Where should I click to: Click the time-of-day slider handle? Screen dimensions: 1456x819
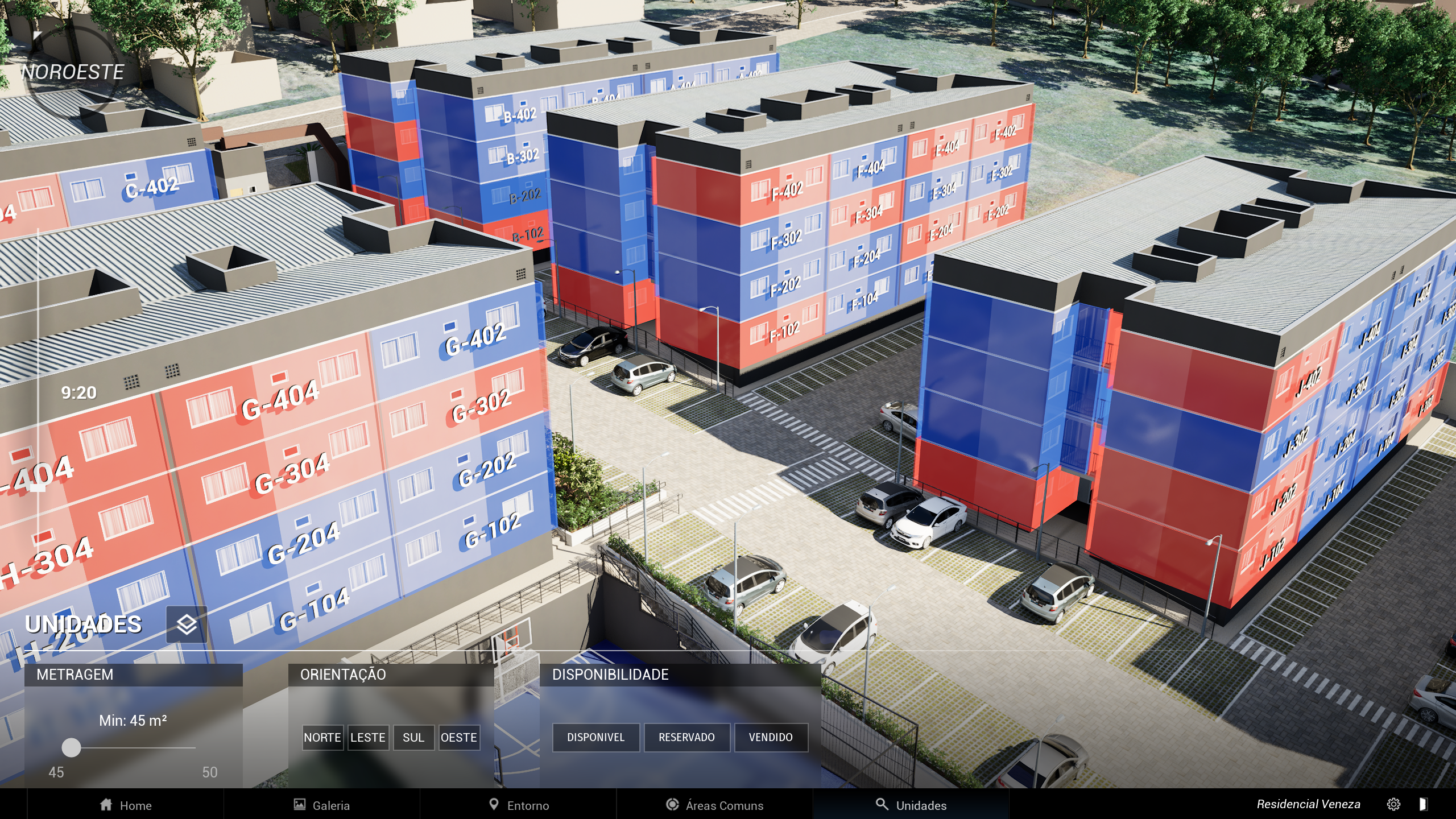[x=38, y=487]
